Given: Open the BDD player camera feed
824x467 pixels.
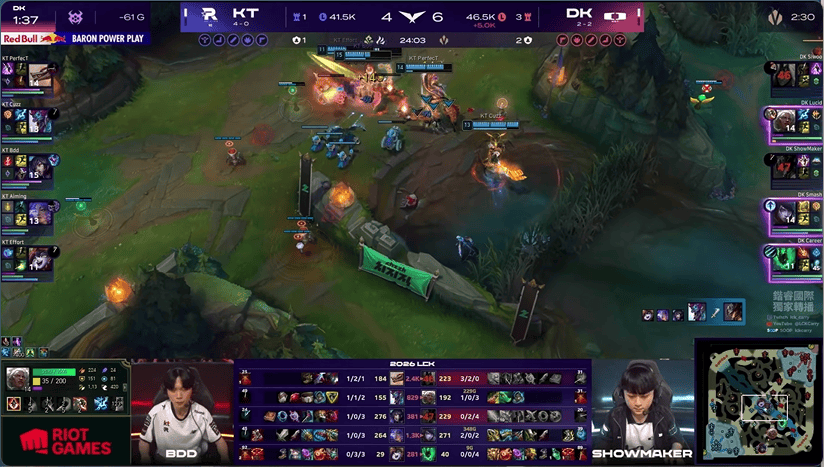Looking at the screenshot, I should tap(181, 410).
